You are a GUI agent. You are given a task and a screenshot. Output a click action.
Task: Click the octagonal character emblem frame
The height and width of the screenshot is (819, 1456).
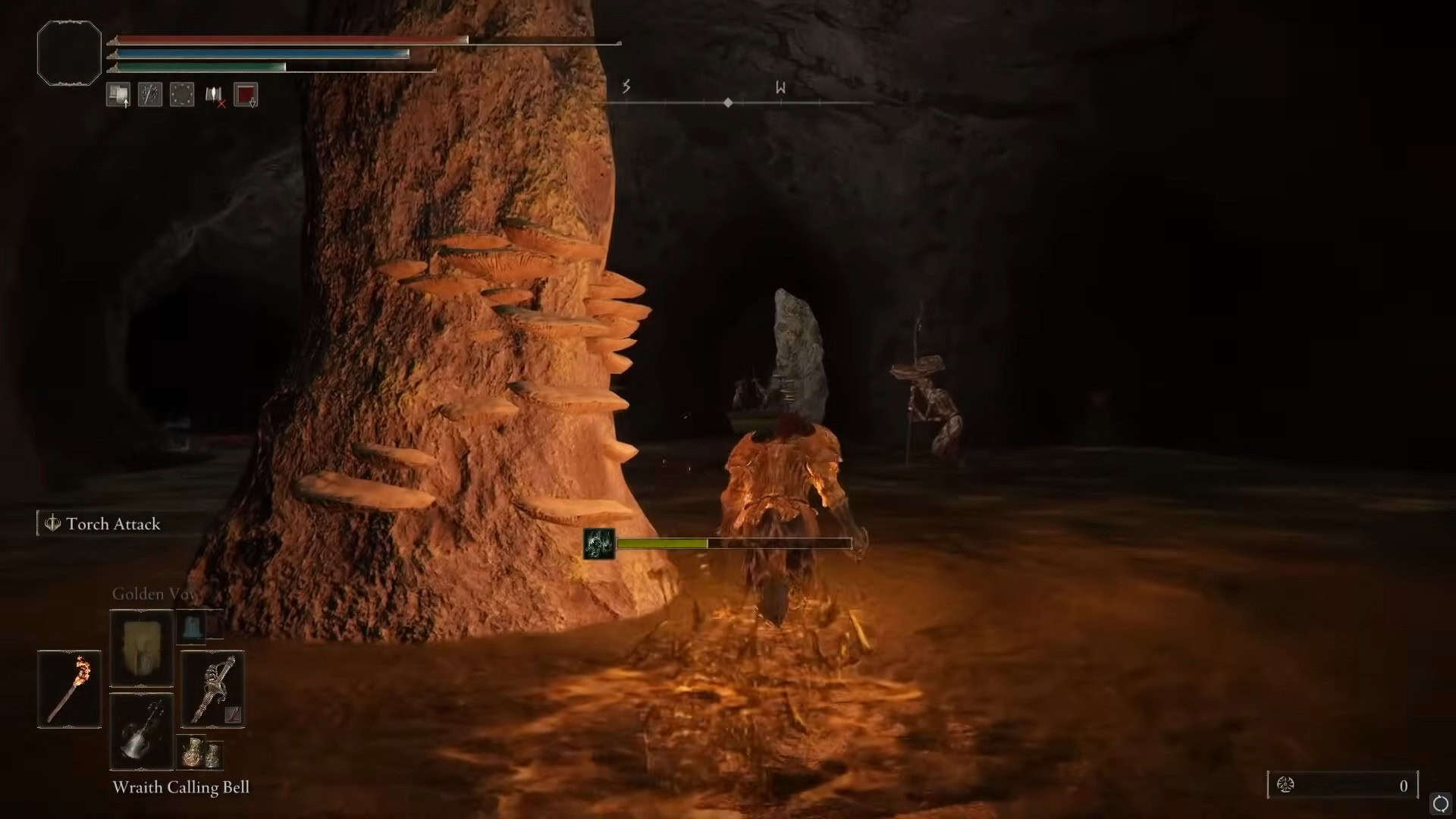[x=69, y=53]
